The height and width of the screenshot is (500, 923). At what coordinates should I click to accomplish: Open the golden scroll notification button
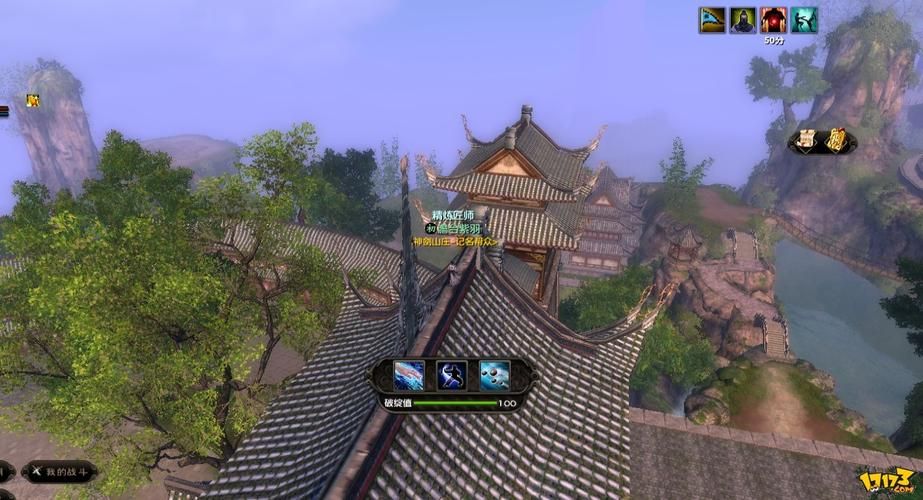[x=836, y=142]
